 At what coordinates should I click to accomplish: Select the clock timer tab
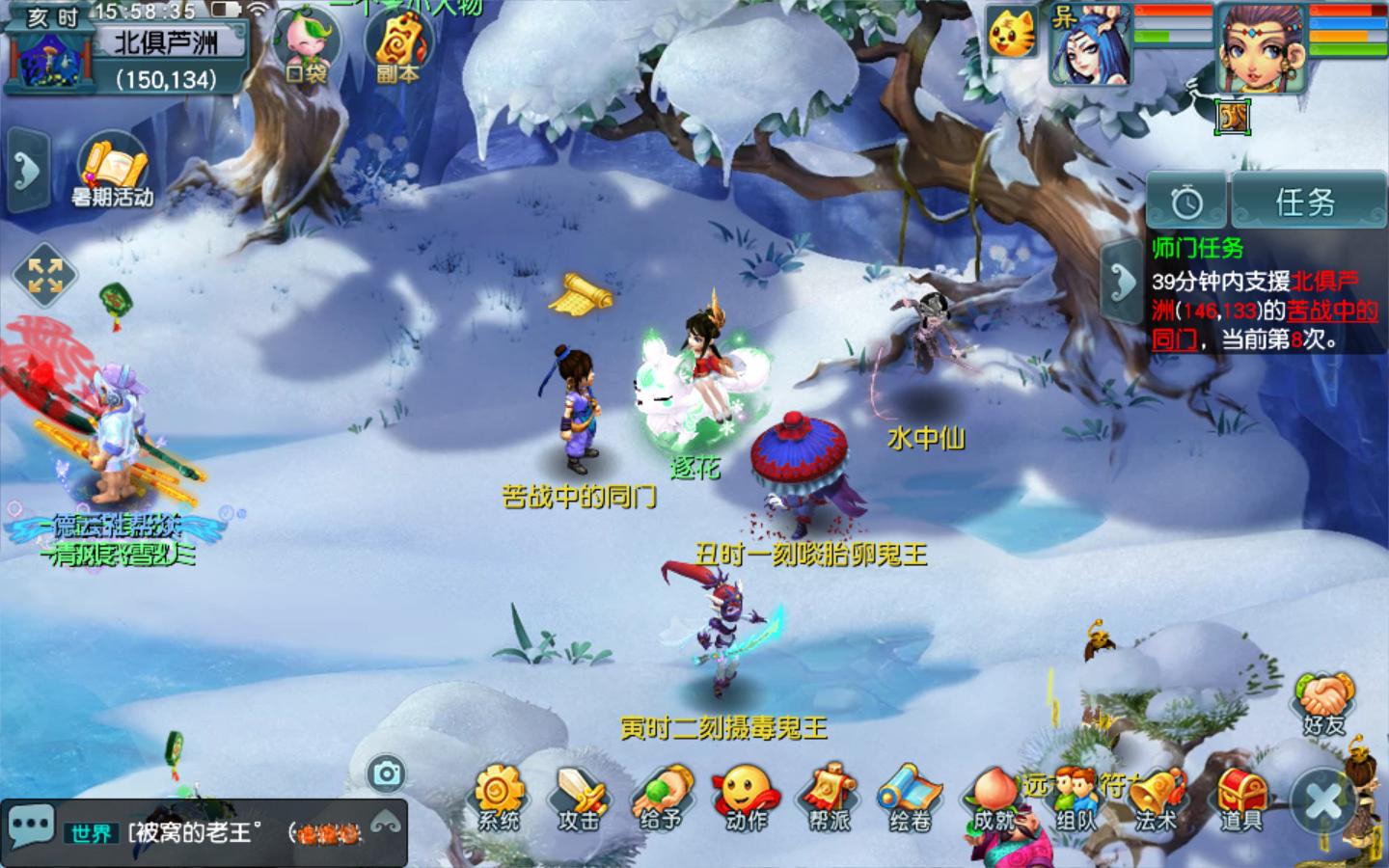coord(1186,202)
